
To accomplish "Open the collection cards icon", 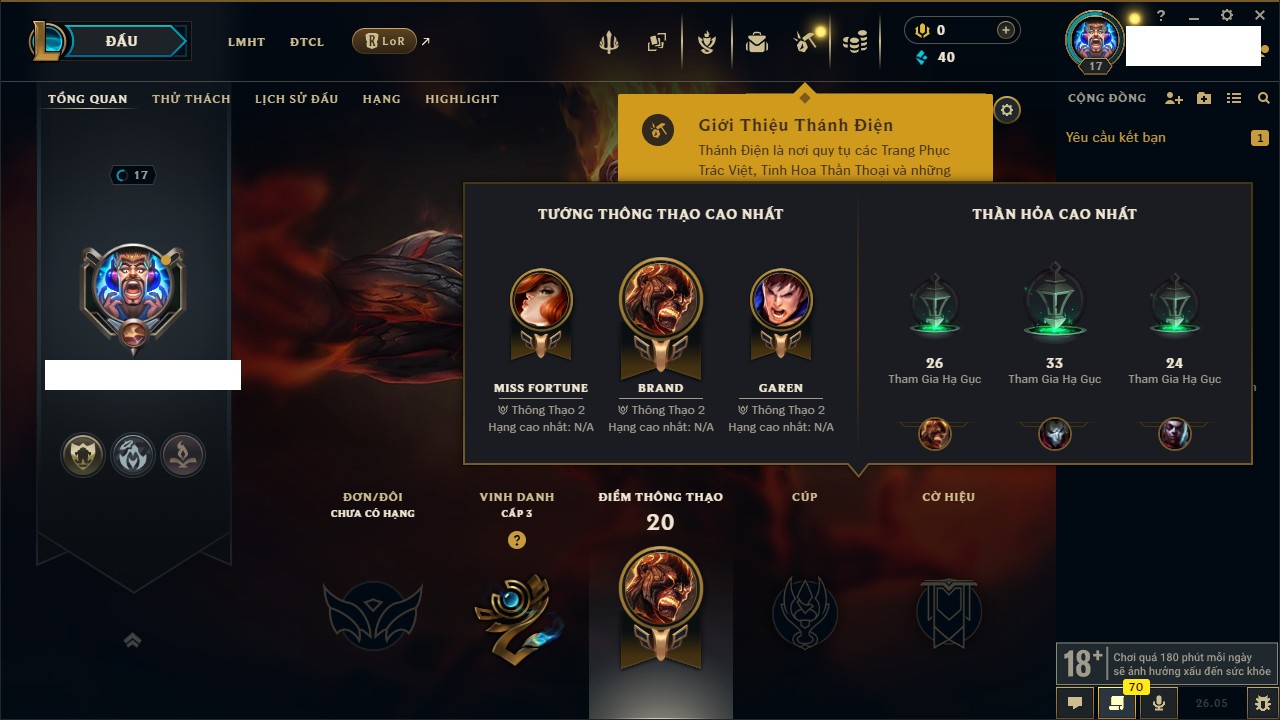I will tap(657, 42).
